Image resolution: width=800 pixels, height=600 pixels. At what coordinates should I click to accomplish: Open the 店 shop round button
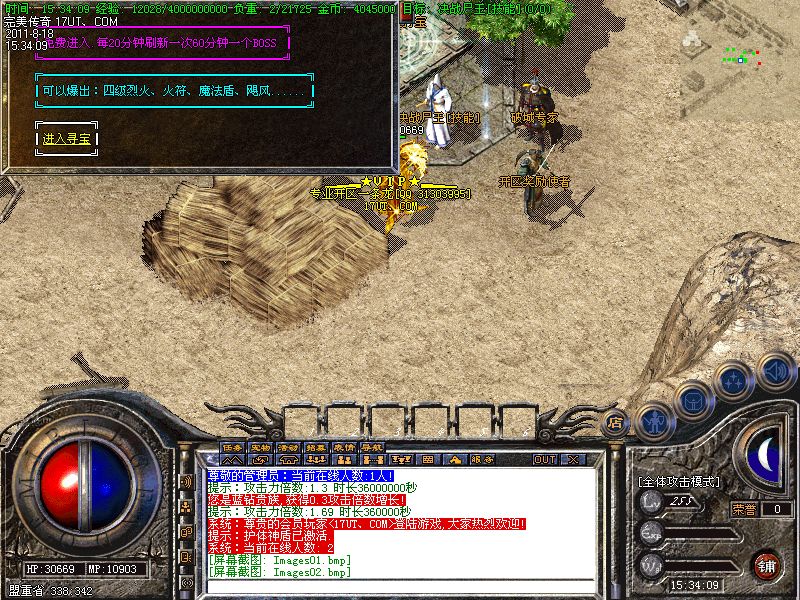[616, 422]
